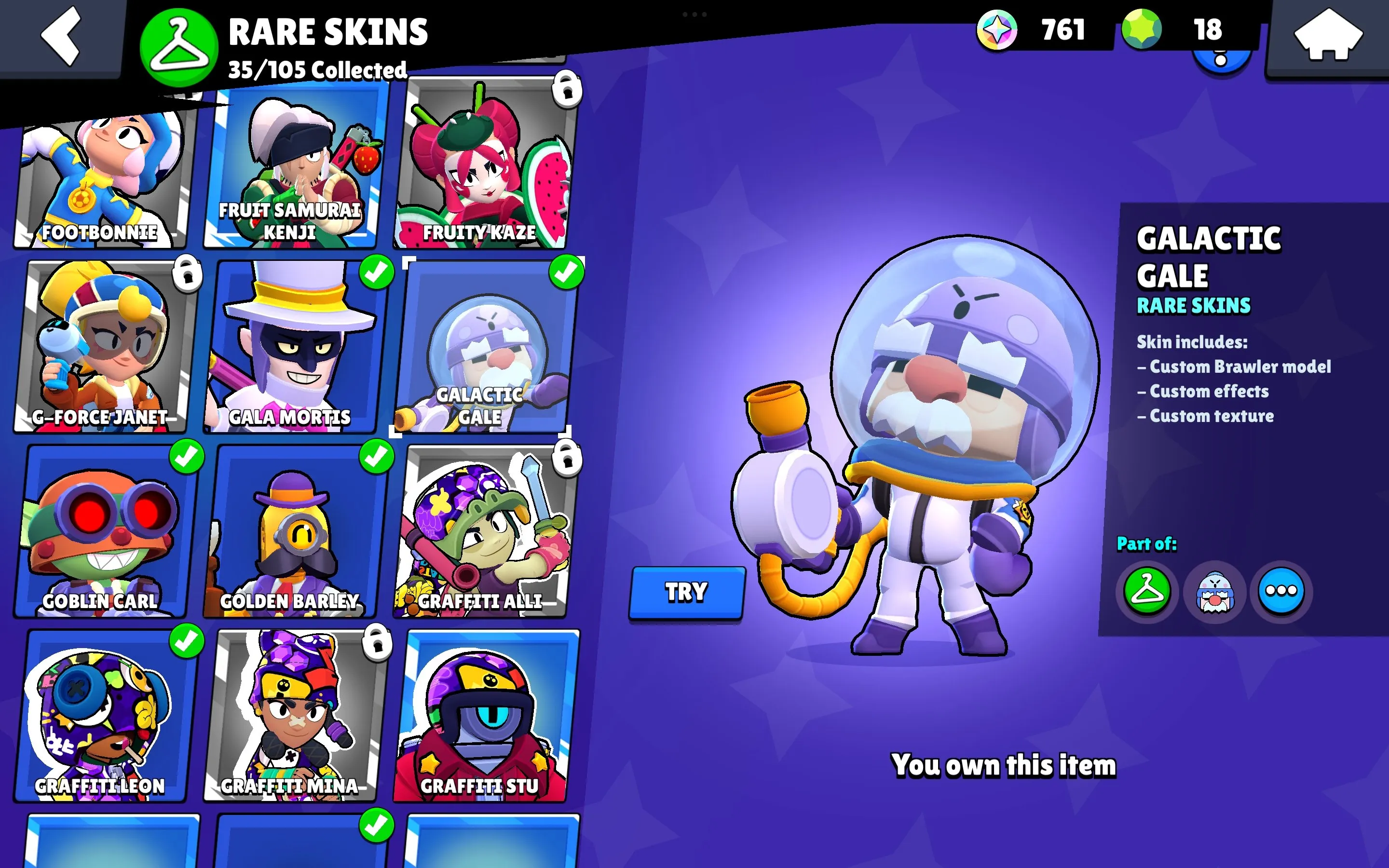Open the blue ellipsis icon under Part of
The width and height of the screenshot is (1389, 868).
[1281, 592]
